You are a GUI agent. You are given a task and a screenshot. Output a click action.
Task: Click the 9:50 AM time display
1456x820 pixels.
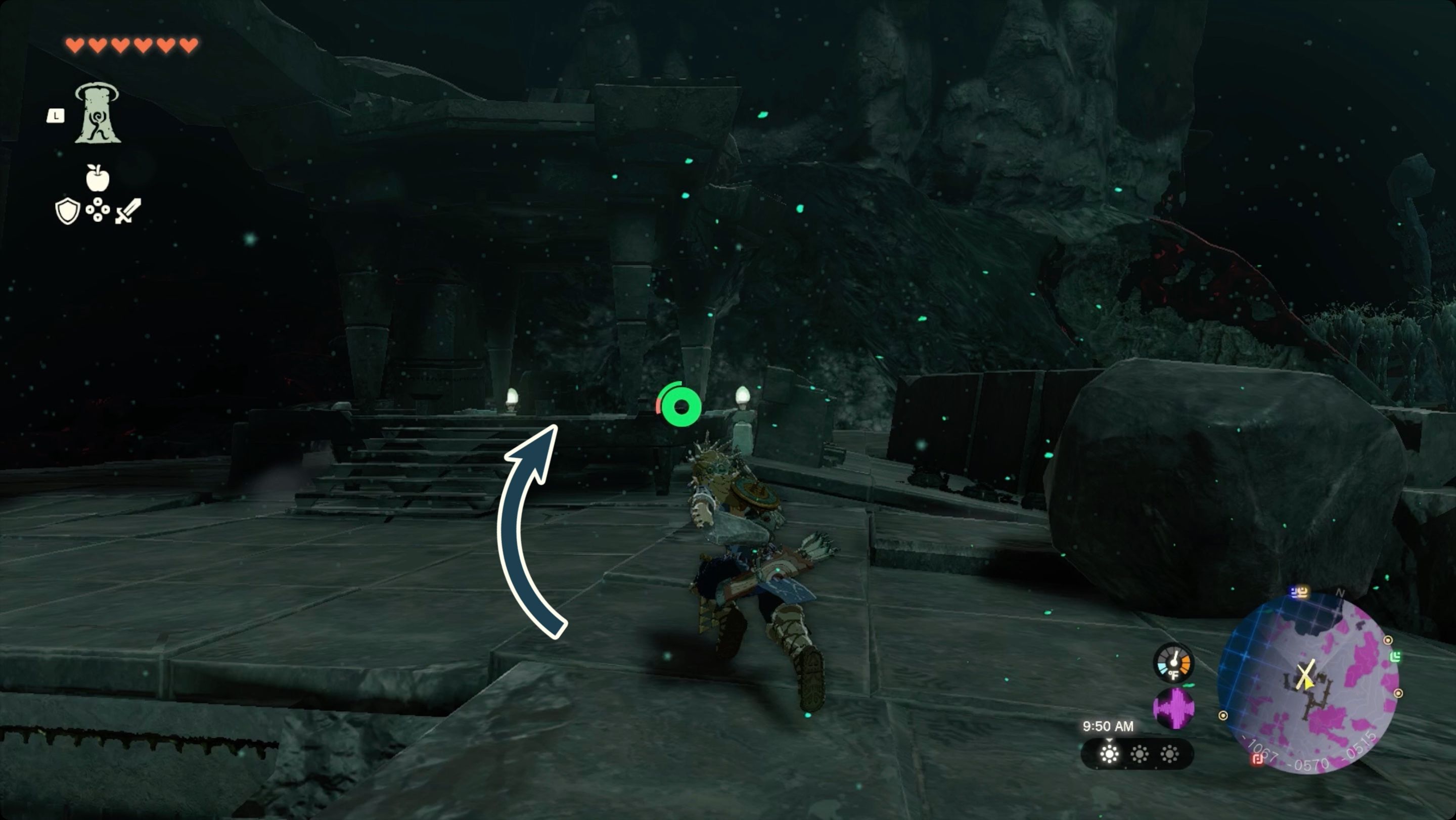point(1109,726)
